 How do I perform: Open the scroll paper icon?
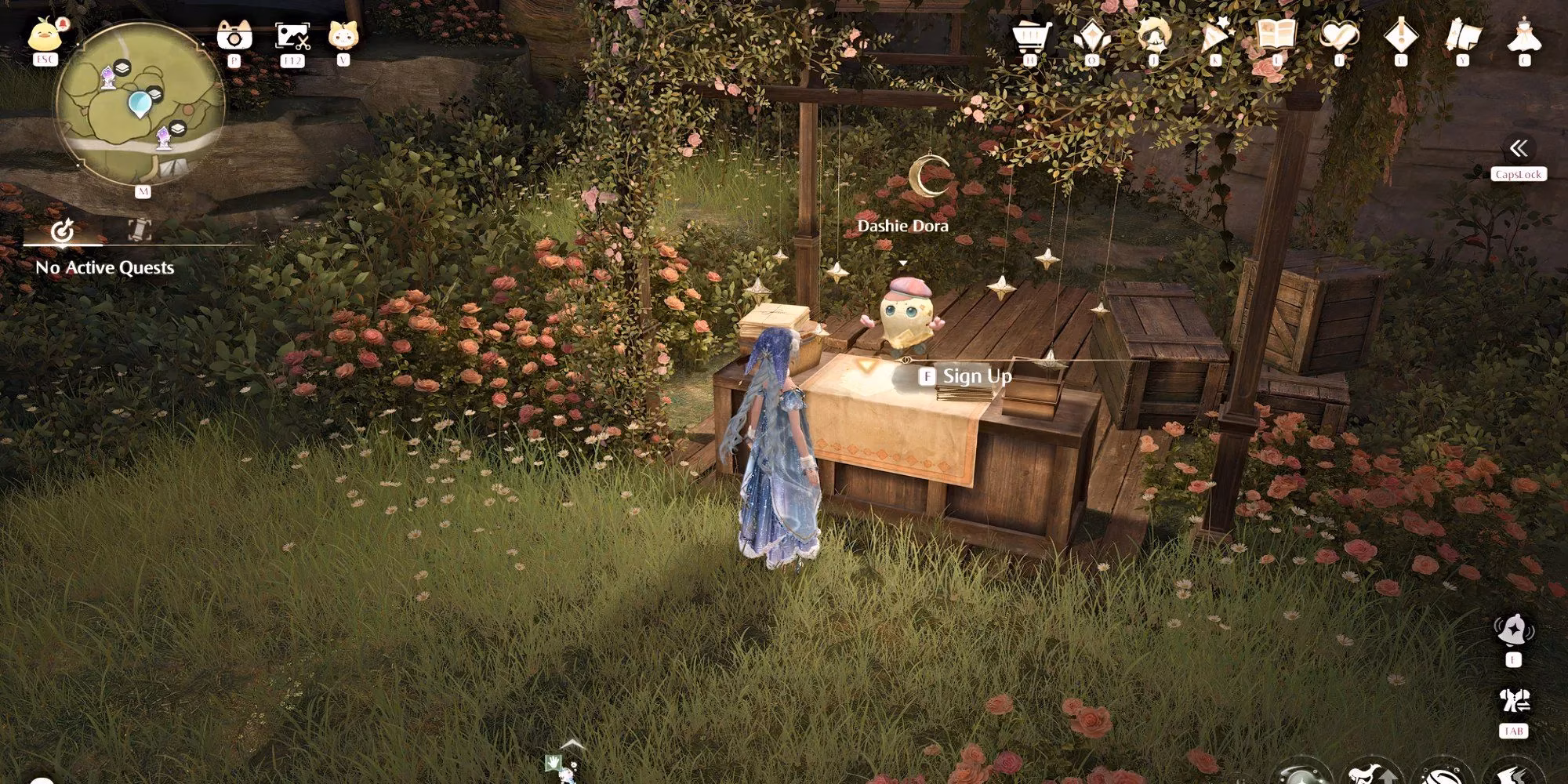(1462, 36)
